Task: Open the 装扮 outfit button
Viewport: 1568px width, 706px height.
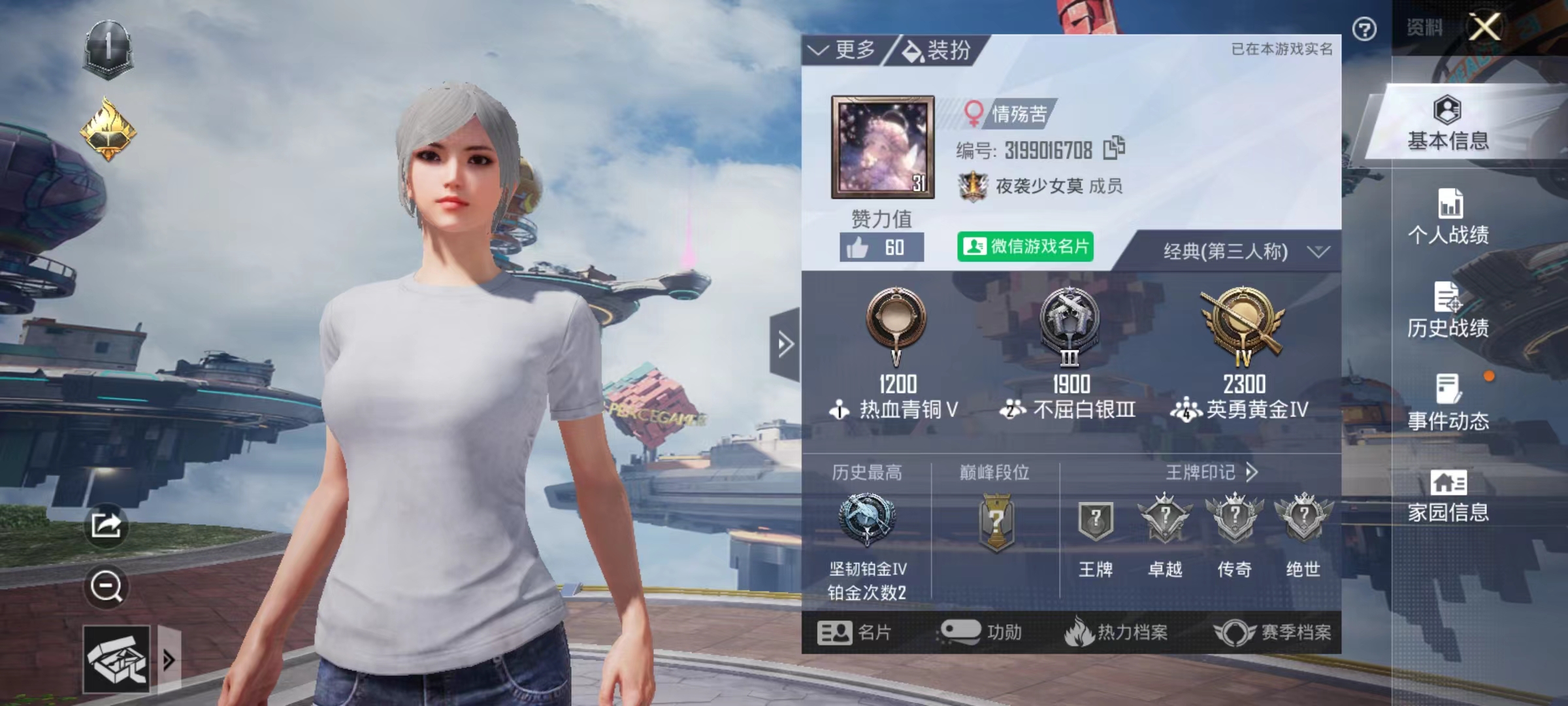Action: coord(937,50)
